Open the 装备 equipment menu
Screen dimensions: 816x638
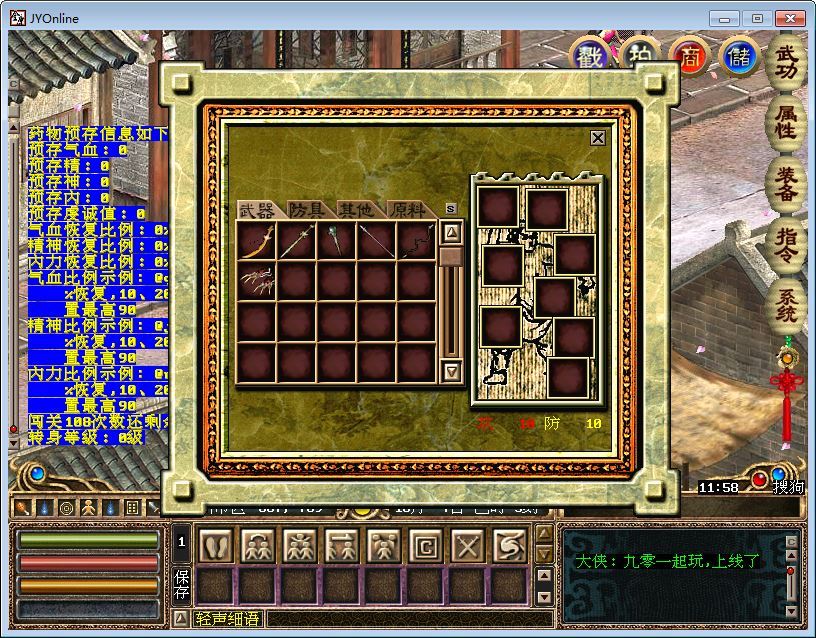(x=787, y=185)
